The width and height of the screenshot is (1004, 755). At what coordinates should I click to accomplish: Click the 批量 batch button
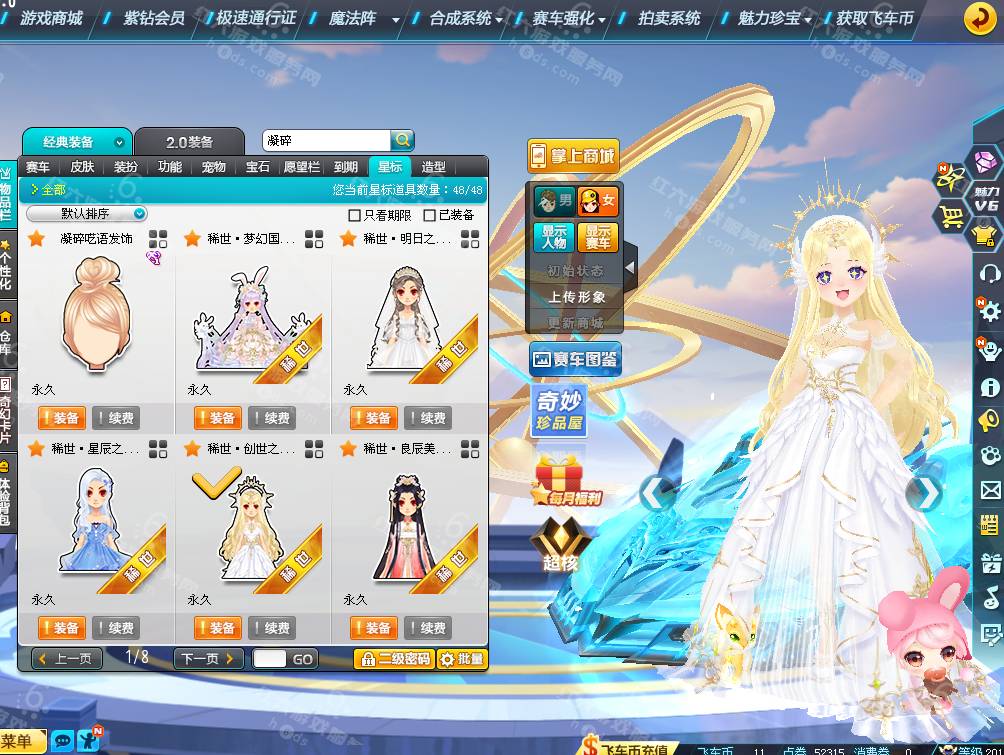(x=461, y=659)
